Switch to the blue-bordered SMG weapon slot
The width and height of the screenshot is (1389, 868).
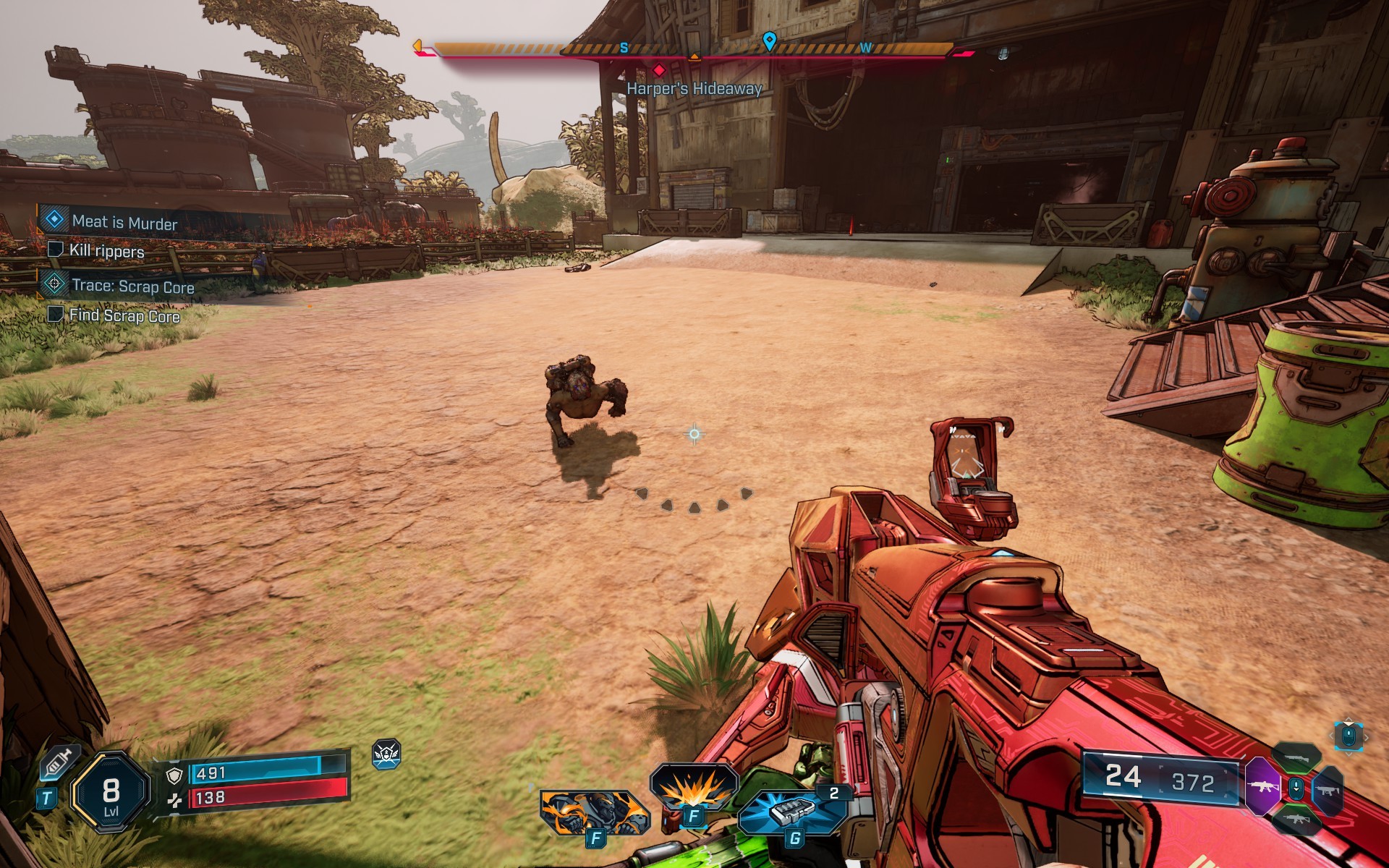(x=1328, y=790)
